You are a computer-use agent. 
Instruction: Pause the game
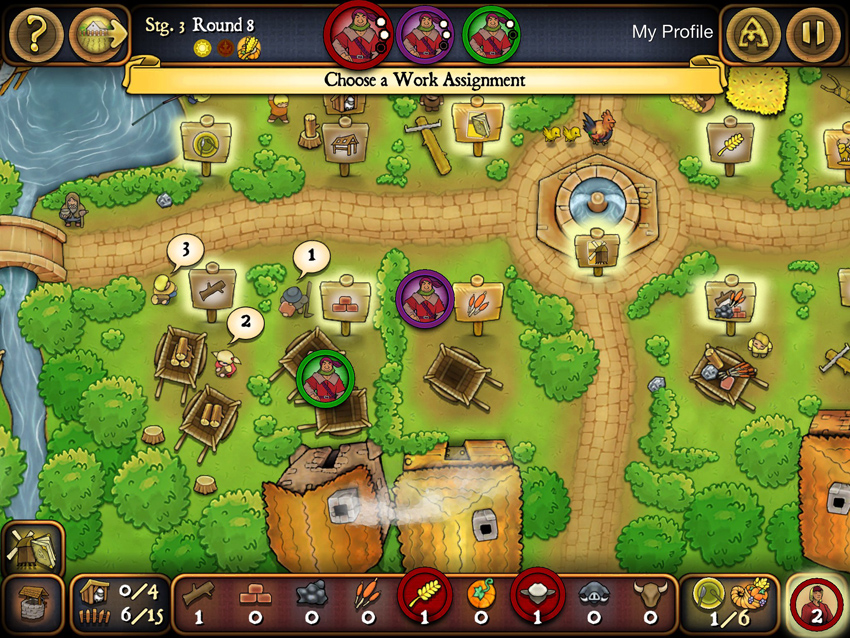coord(812,35)
